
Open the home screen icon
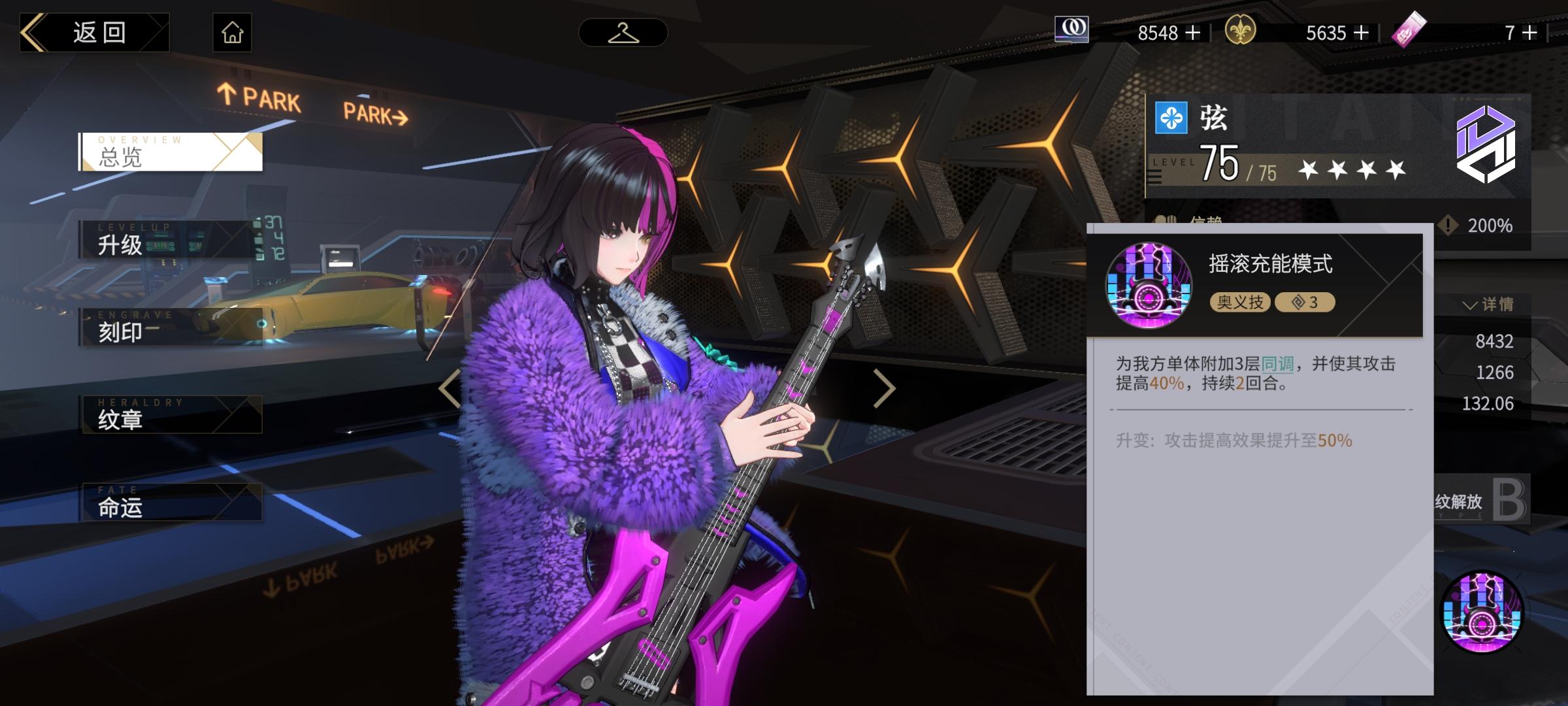pos(232,33)
